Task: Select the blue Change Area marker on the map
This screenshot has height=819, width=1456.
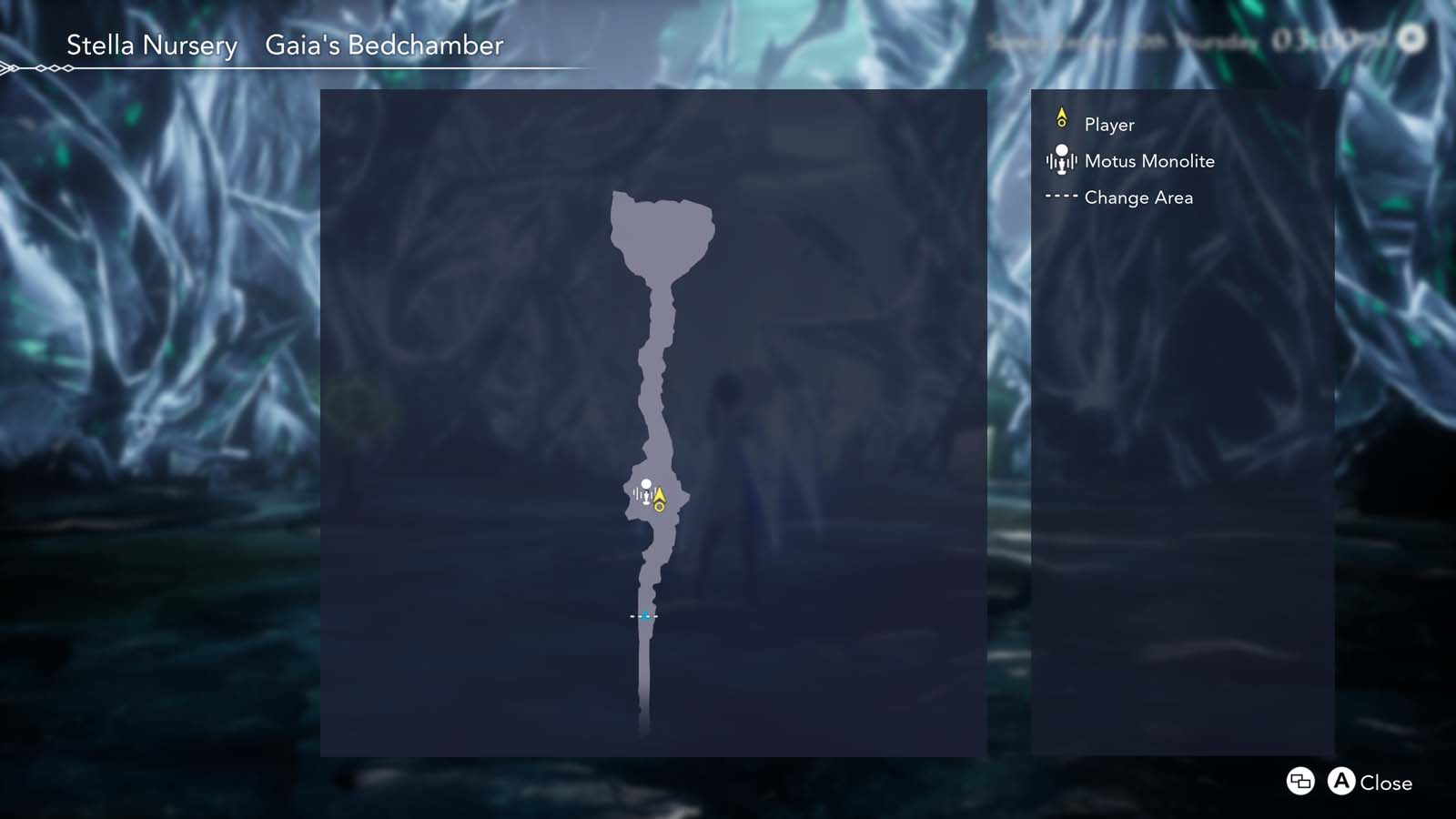Action: [646, 616]
